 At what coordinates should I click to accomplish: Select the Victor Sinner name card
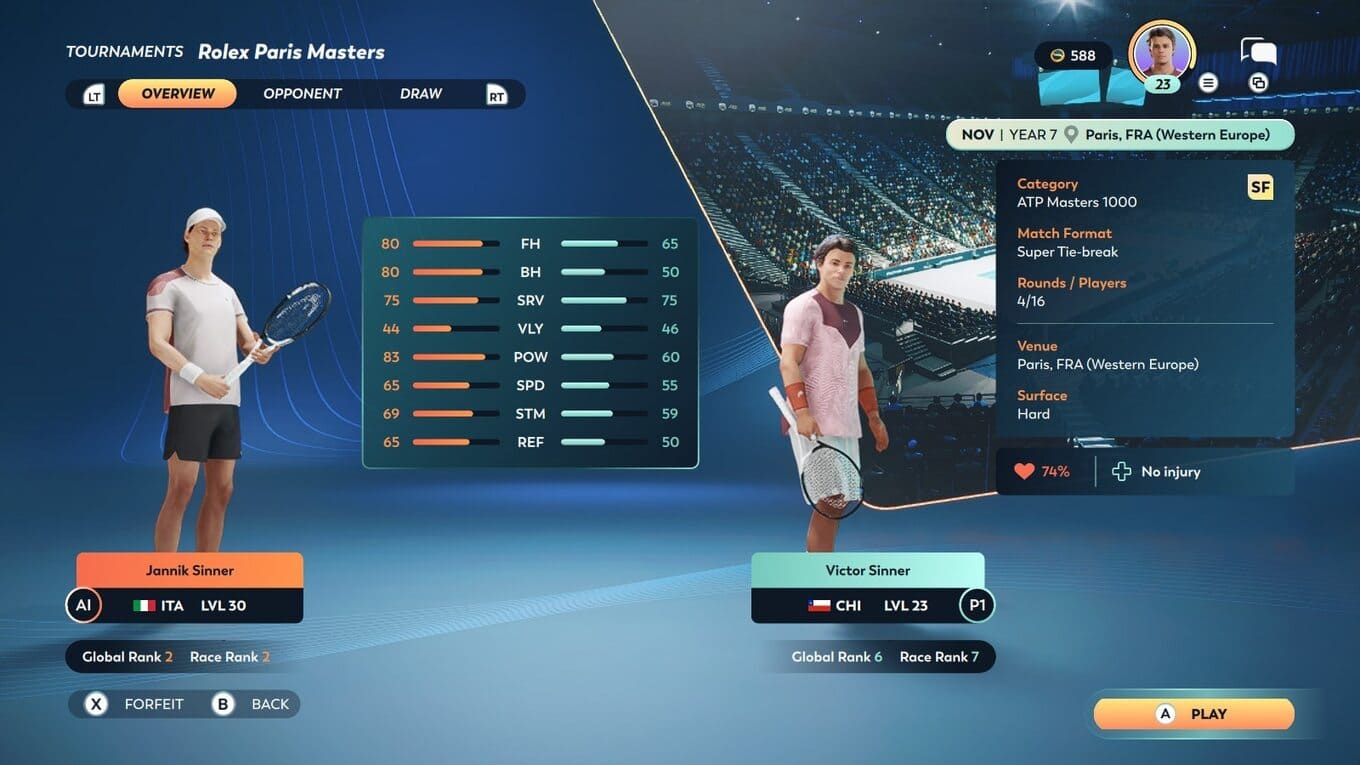(867, 571)
